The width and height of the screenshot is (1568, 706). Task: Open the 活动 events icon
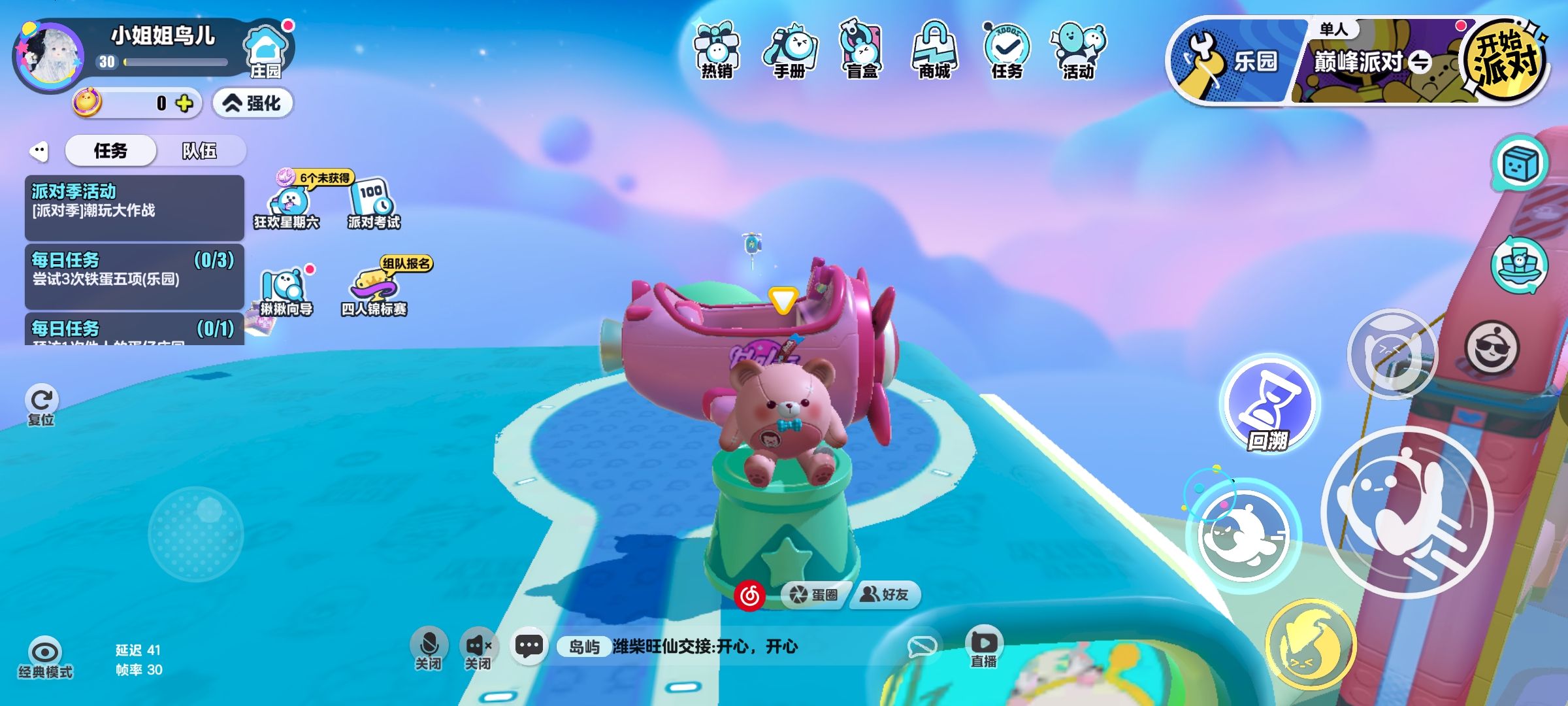click(x=1079, y=51)
